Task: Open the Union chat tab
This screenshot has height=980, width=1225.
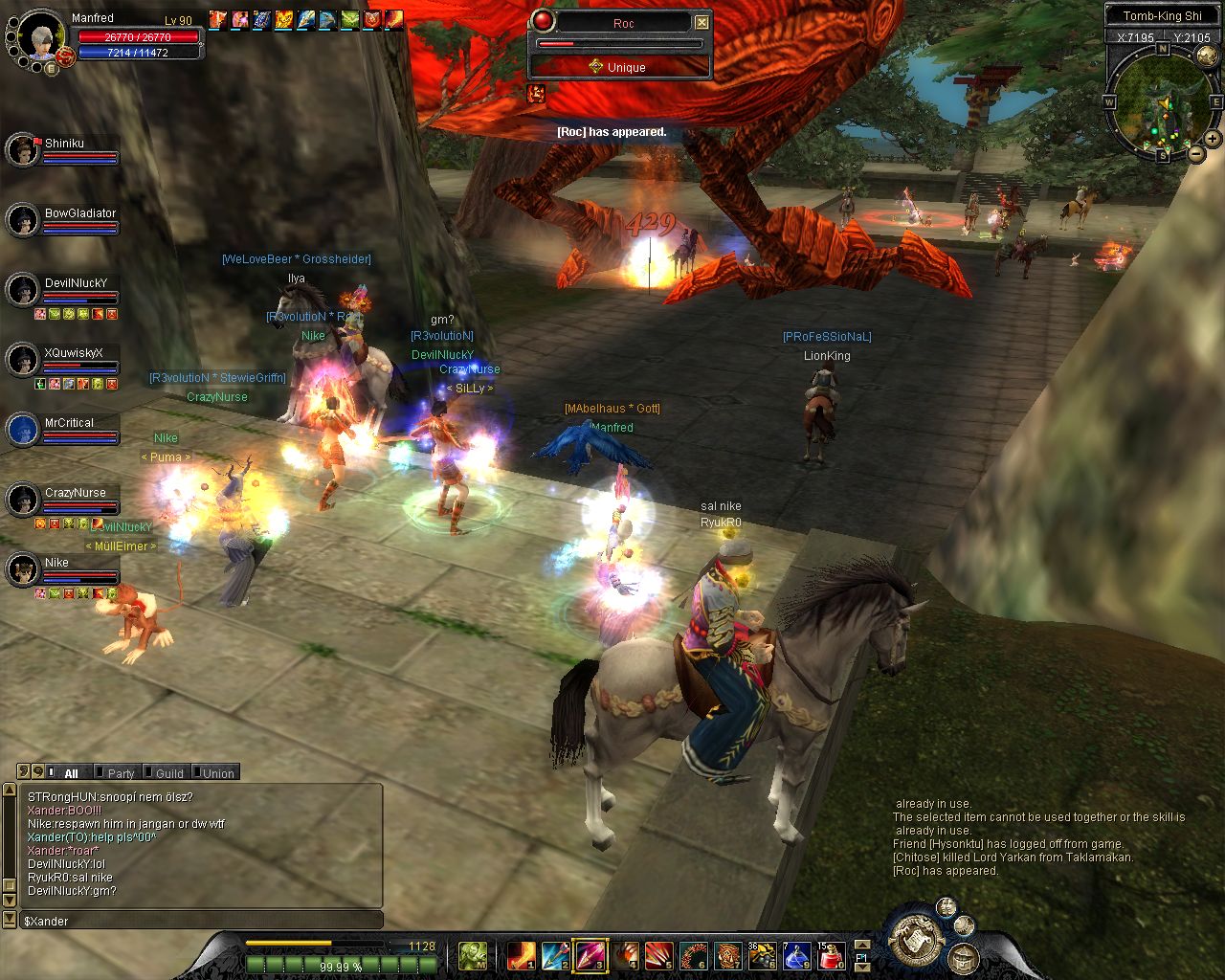Action: (x=217, y=773)
